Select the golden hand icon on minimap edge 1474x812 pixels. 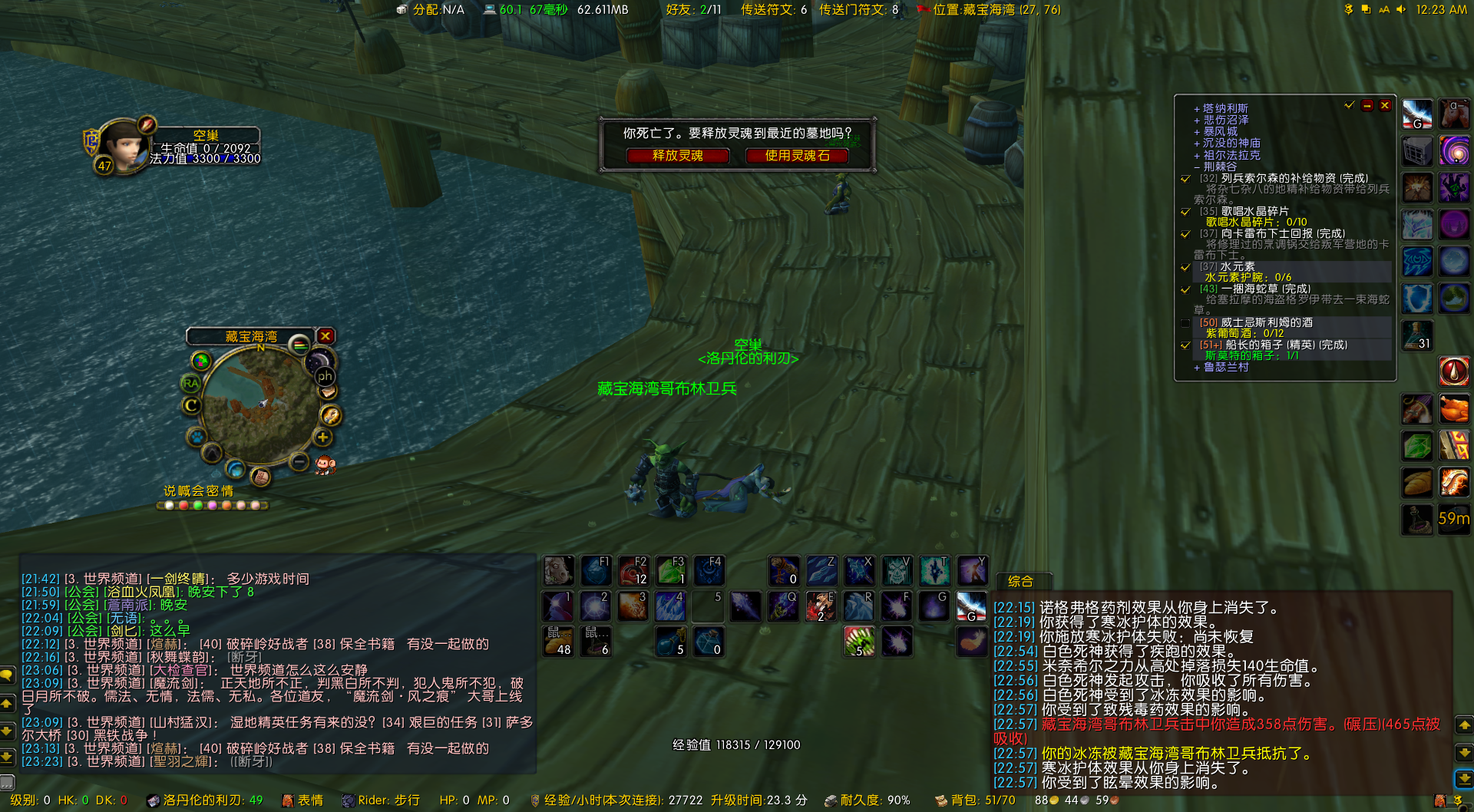tap(330, 414)
